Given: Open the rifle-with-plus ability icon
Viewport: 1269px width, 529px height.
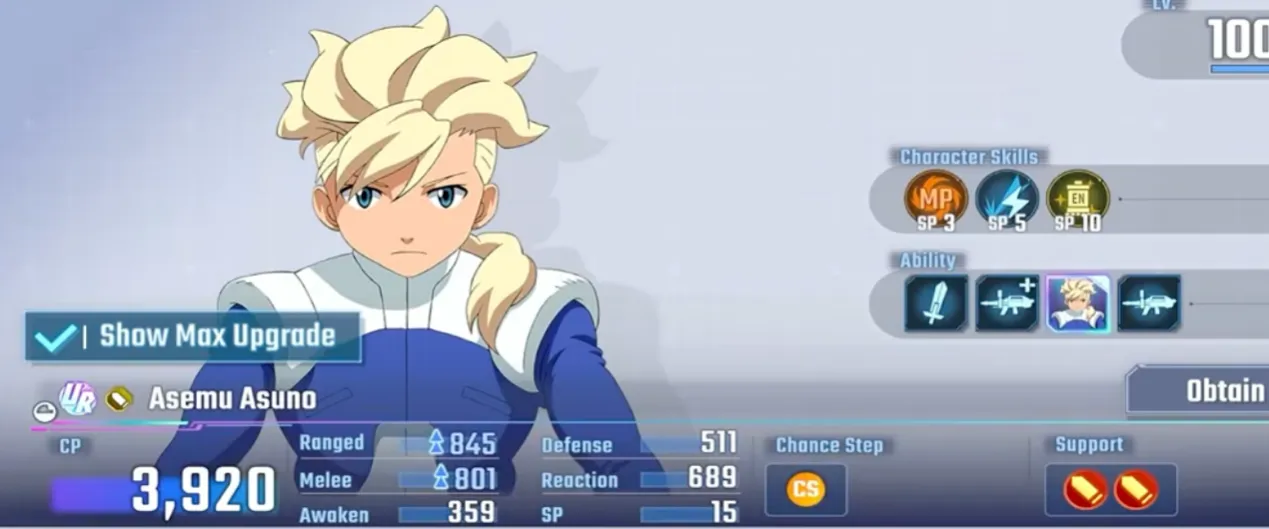Looking at the screenshot, I should point(1007,303).
